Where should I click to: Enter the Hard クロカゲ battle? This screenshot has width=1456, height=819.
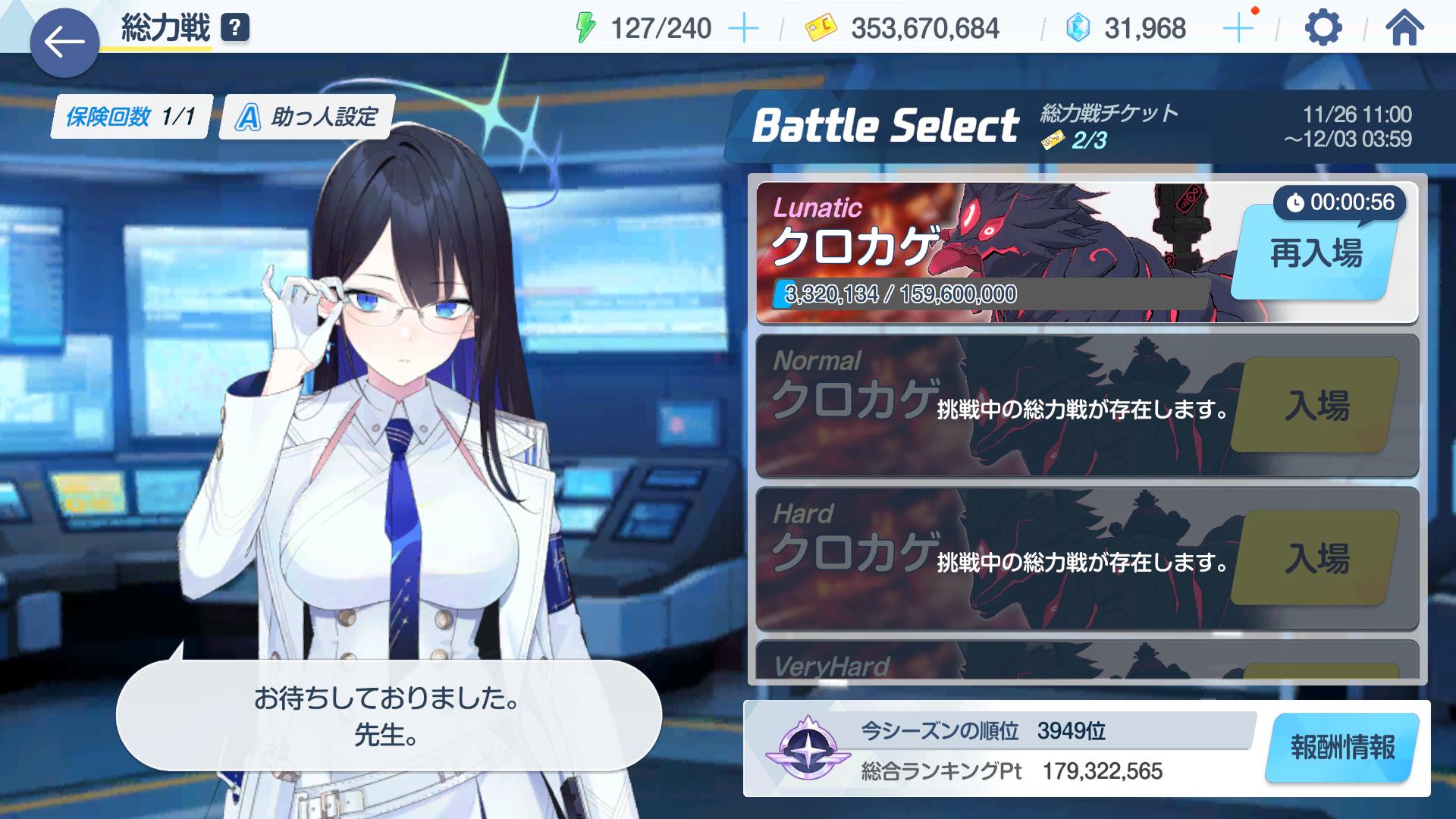click(x=1316, y=558)
